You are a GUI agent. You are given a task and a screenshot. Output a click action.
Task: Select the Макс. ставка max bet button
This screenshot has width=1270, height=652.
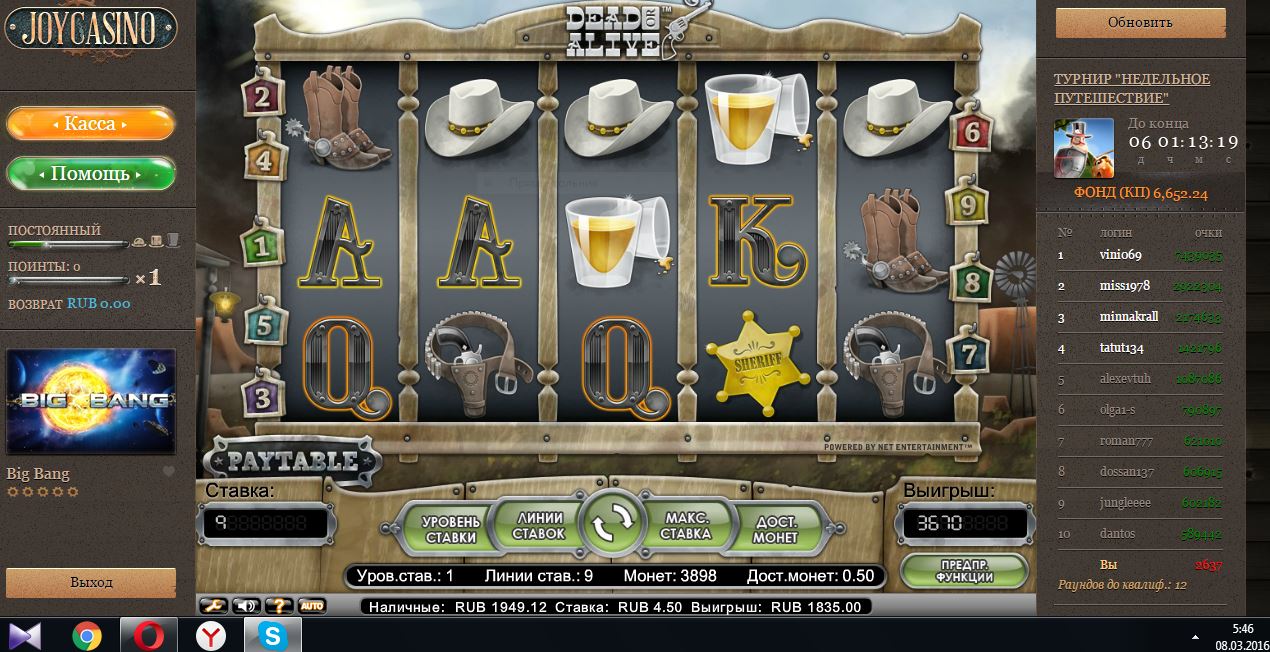[686, 526]
